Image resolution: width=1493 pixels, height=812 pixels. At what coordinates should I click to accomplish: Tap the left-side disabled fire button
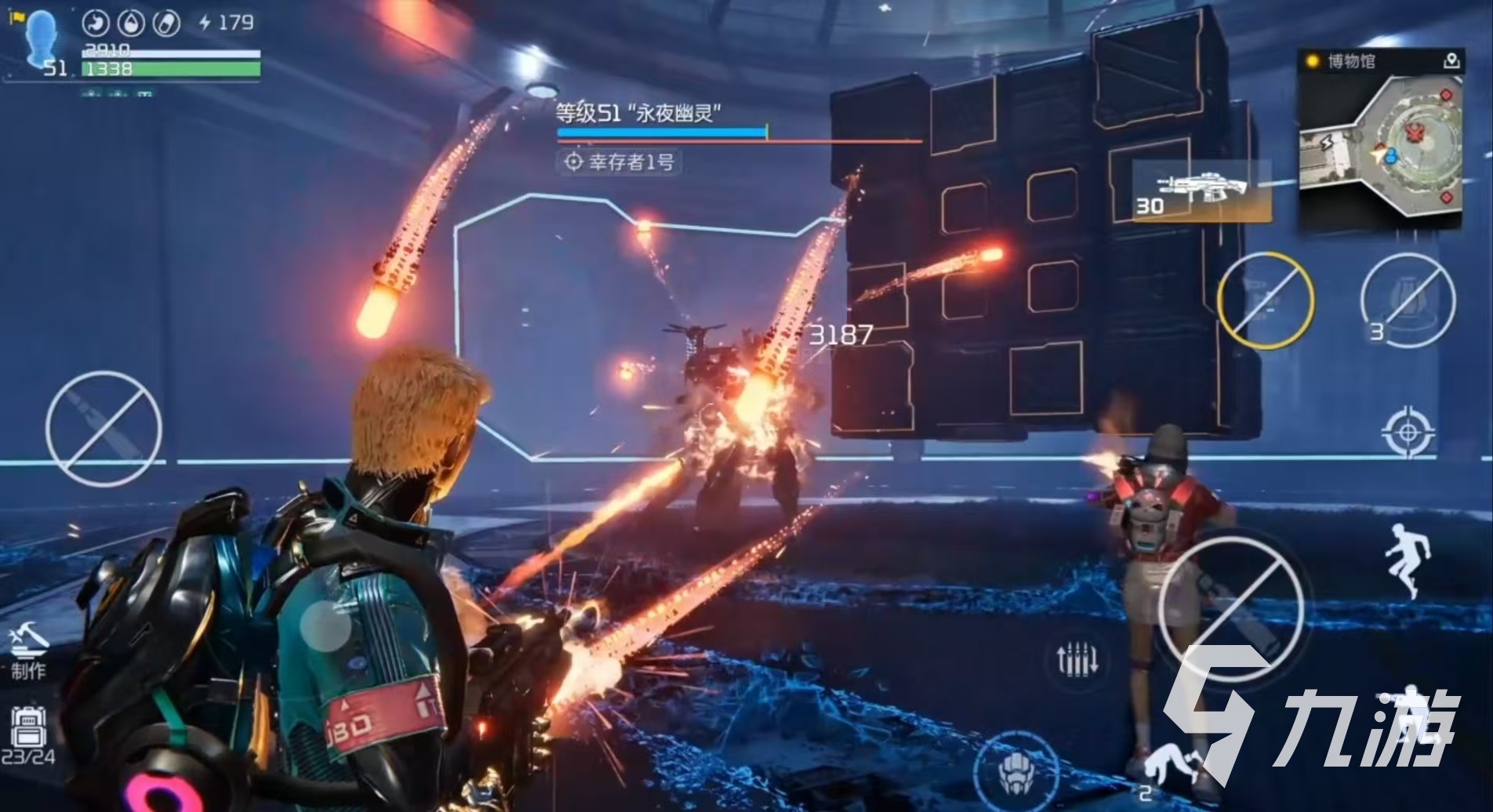104,428
